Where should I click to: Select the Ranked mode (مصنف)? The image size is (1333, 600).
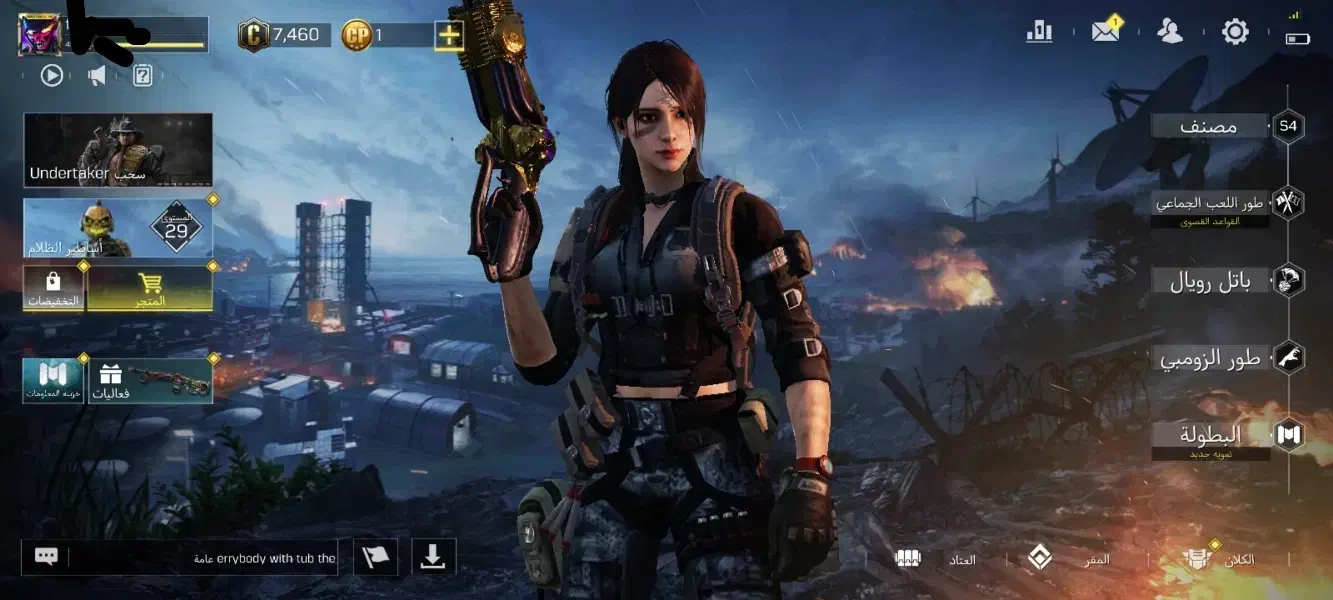pos(1210,126)
